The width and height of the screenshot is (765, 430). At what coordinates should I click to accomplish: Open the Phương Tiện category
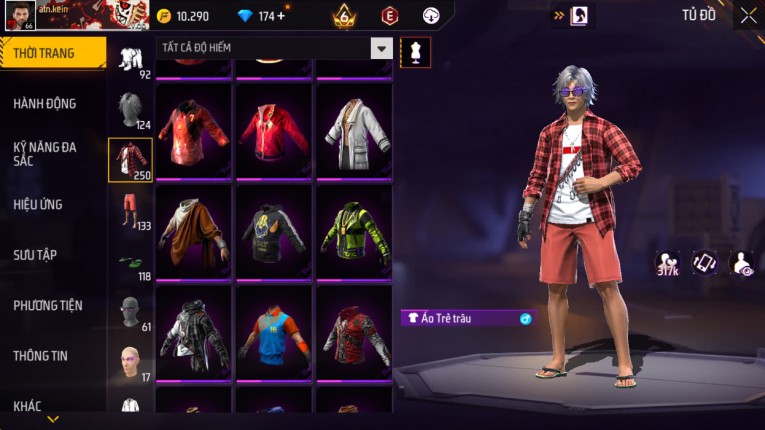coord(48,305)
